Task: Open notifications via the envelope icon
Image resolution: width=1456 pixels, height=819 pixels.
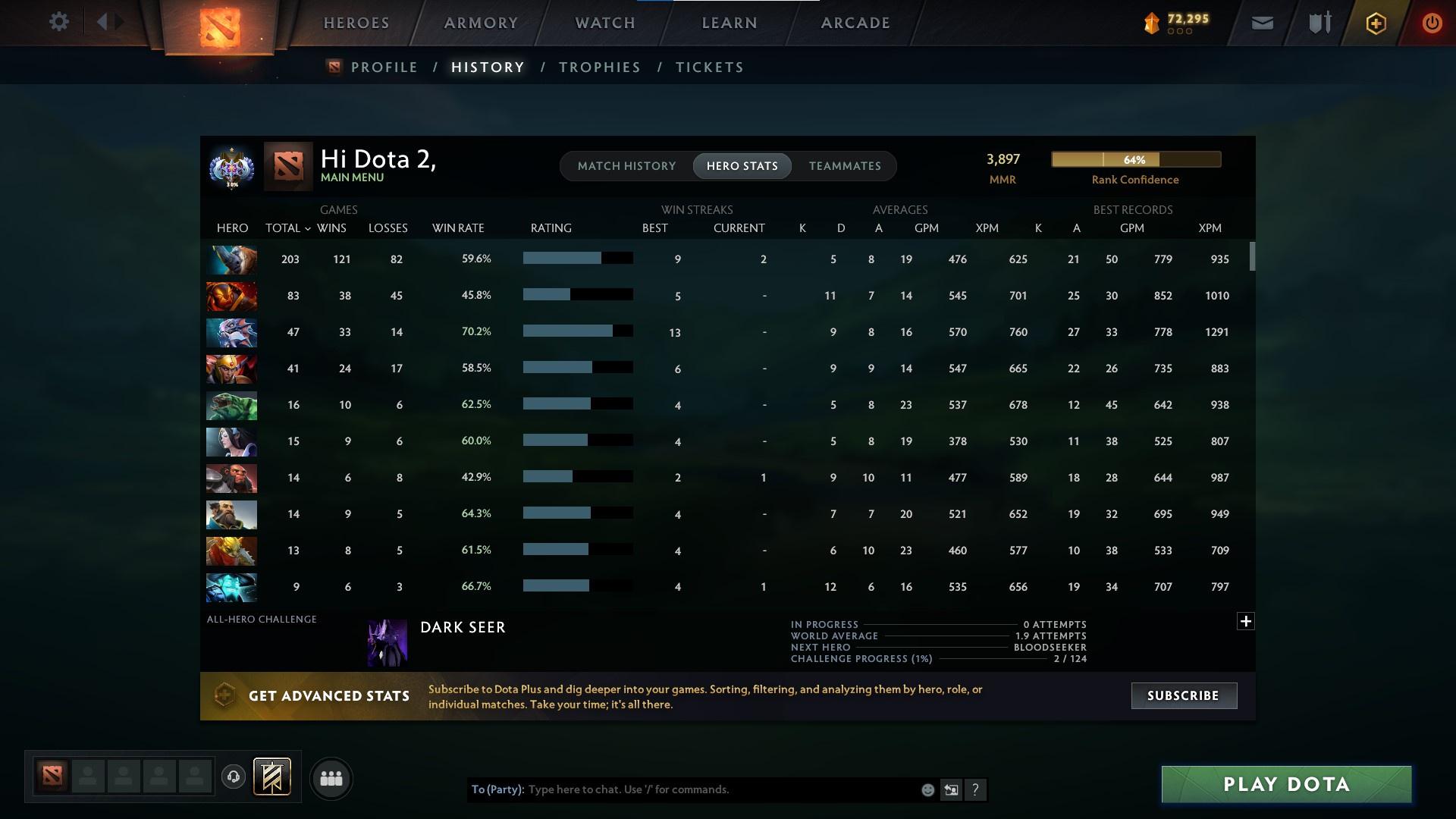Action: 1261,23
